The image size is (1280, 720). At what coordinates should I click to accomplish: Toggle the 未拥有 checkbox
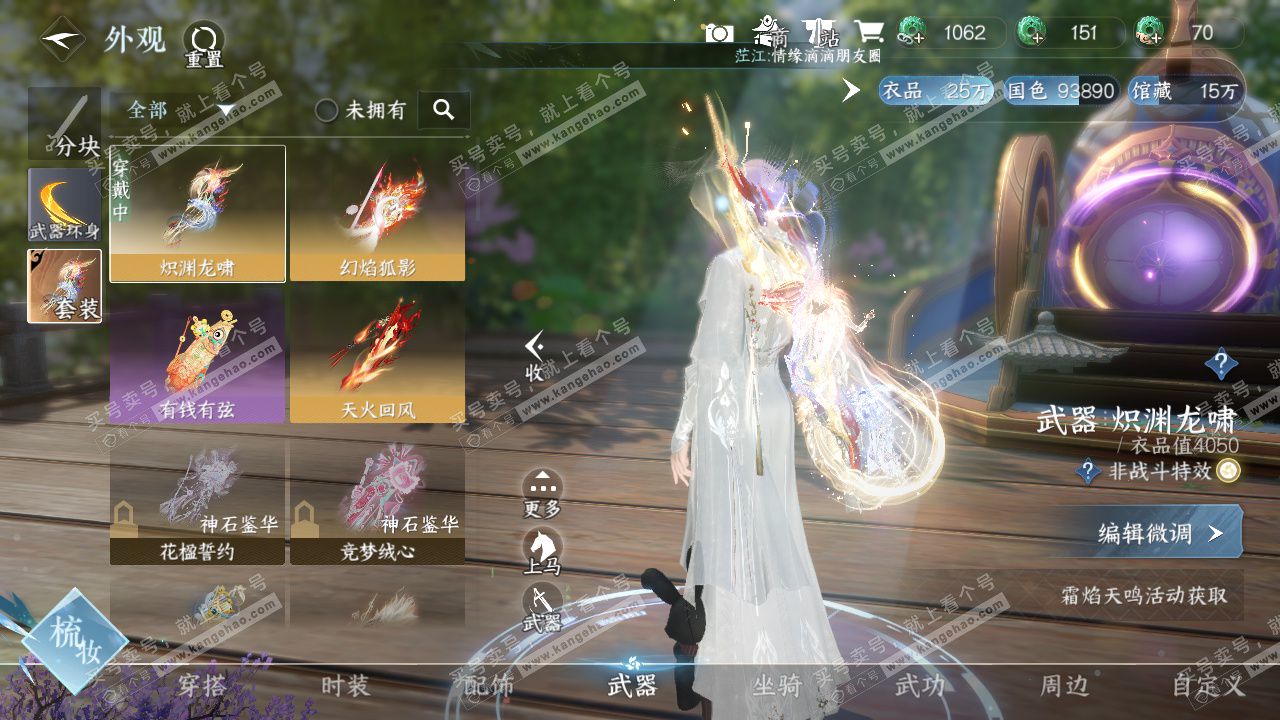pos(327,110)
